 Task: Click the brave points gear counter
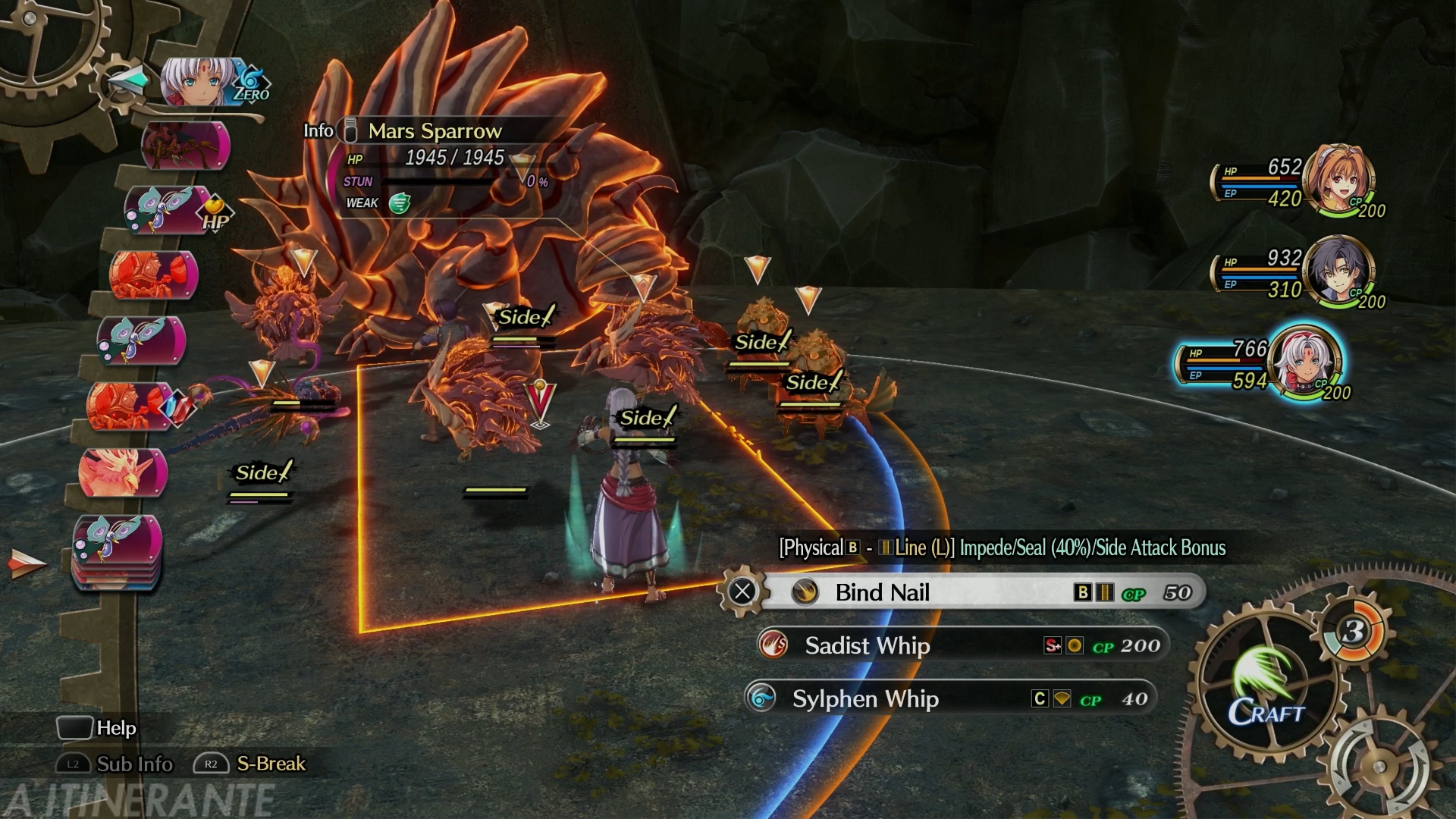click(x=1355, y=631)
